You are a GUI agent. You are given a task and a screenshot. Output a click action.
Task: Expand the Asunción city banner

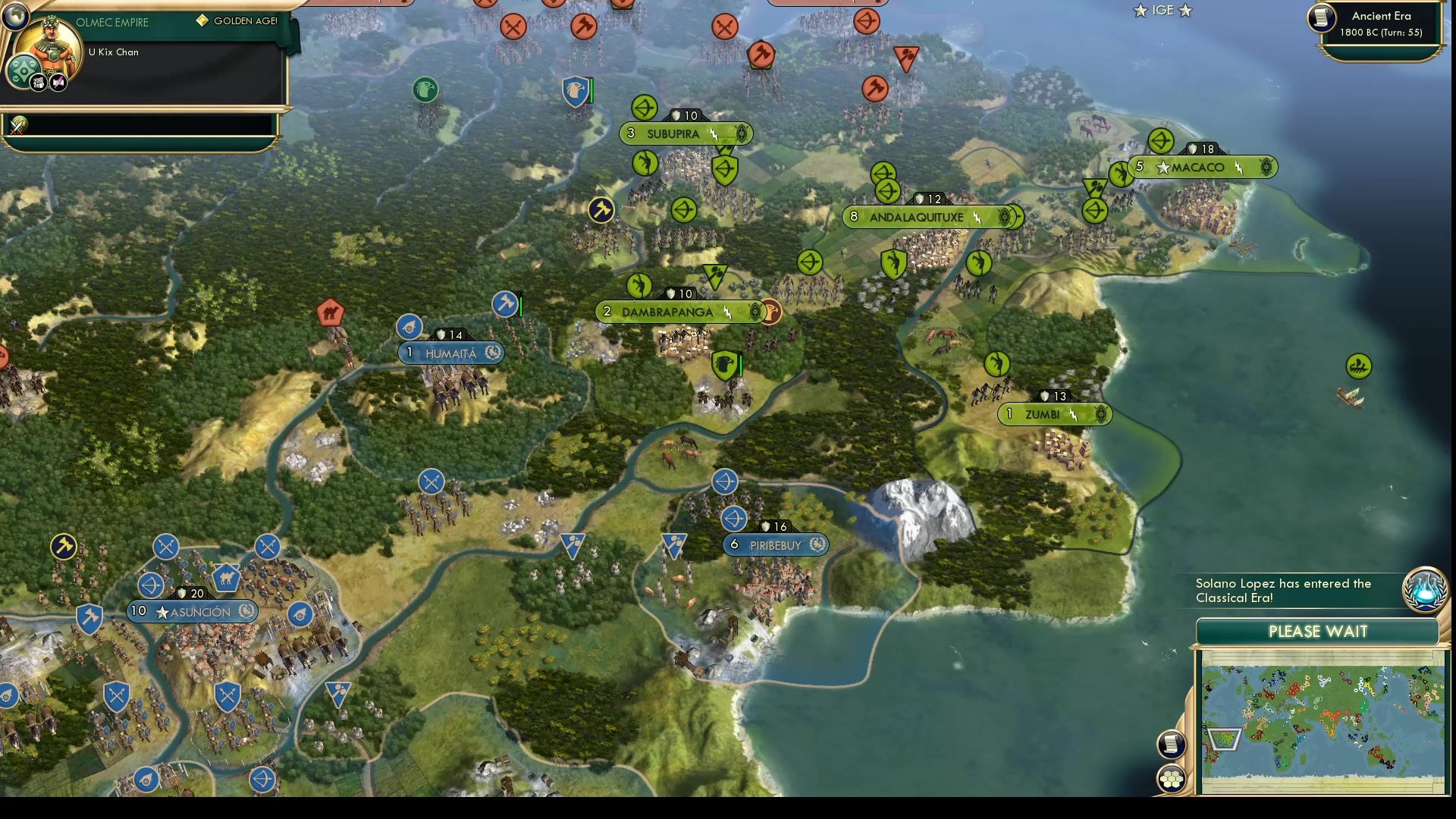(x=193, y=612)
